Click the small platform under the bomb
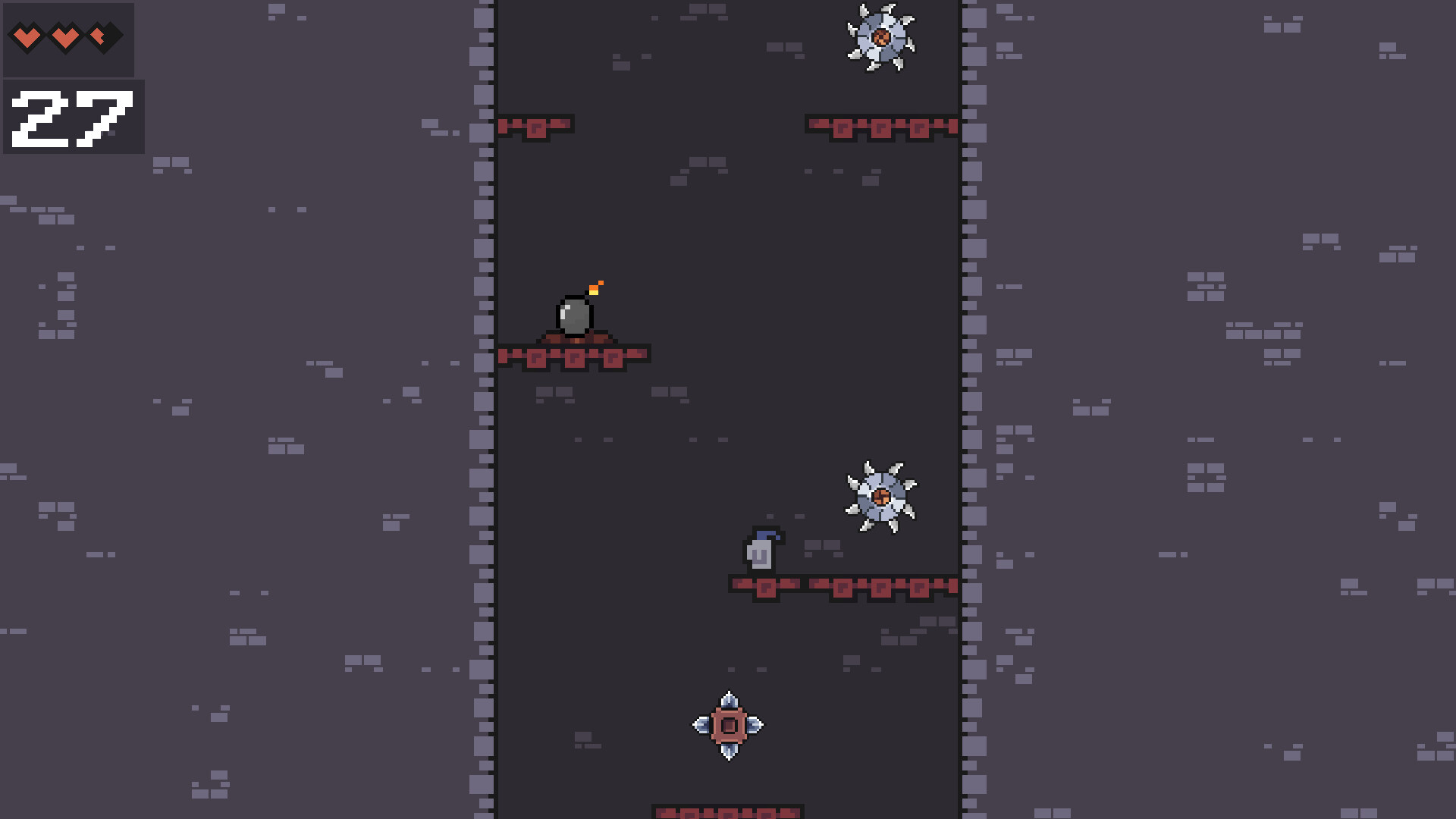Screen dimensions: 1456x819 574,356
